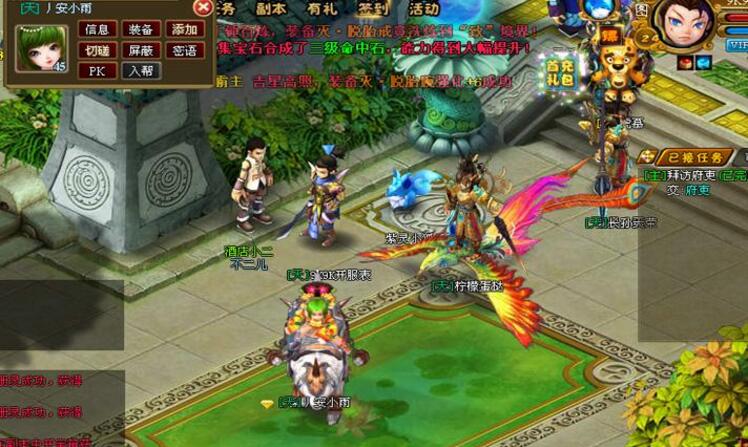Invite to guild with 入帮

tap(141, 71)
